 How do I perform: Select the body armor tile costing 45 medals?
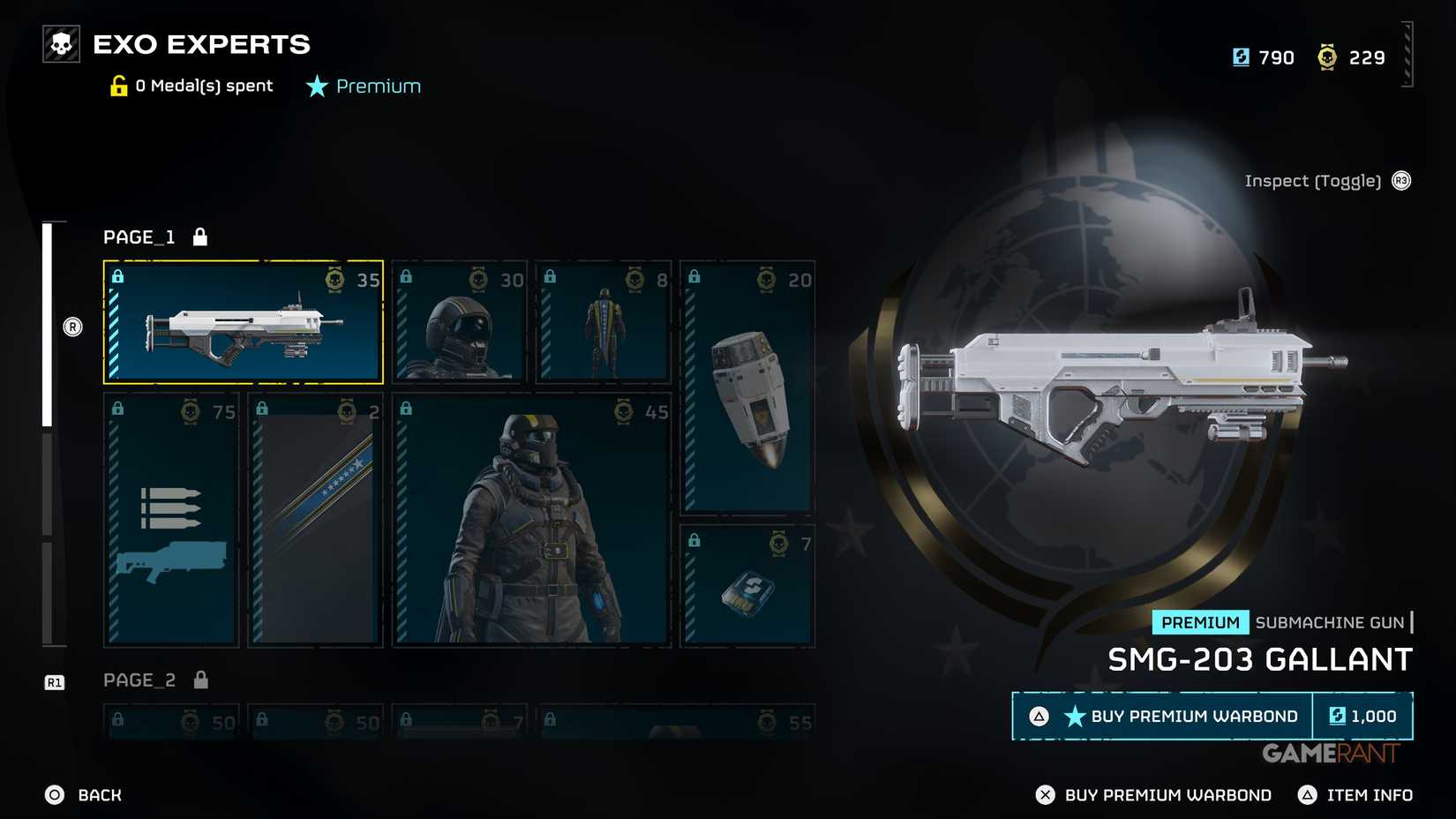pos(531,520)
